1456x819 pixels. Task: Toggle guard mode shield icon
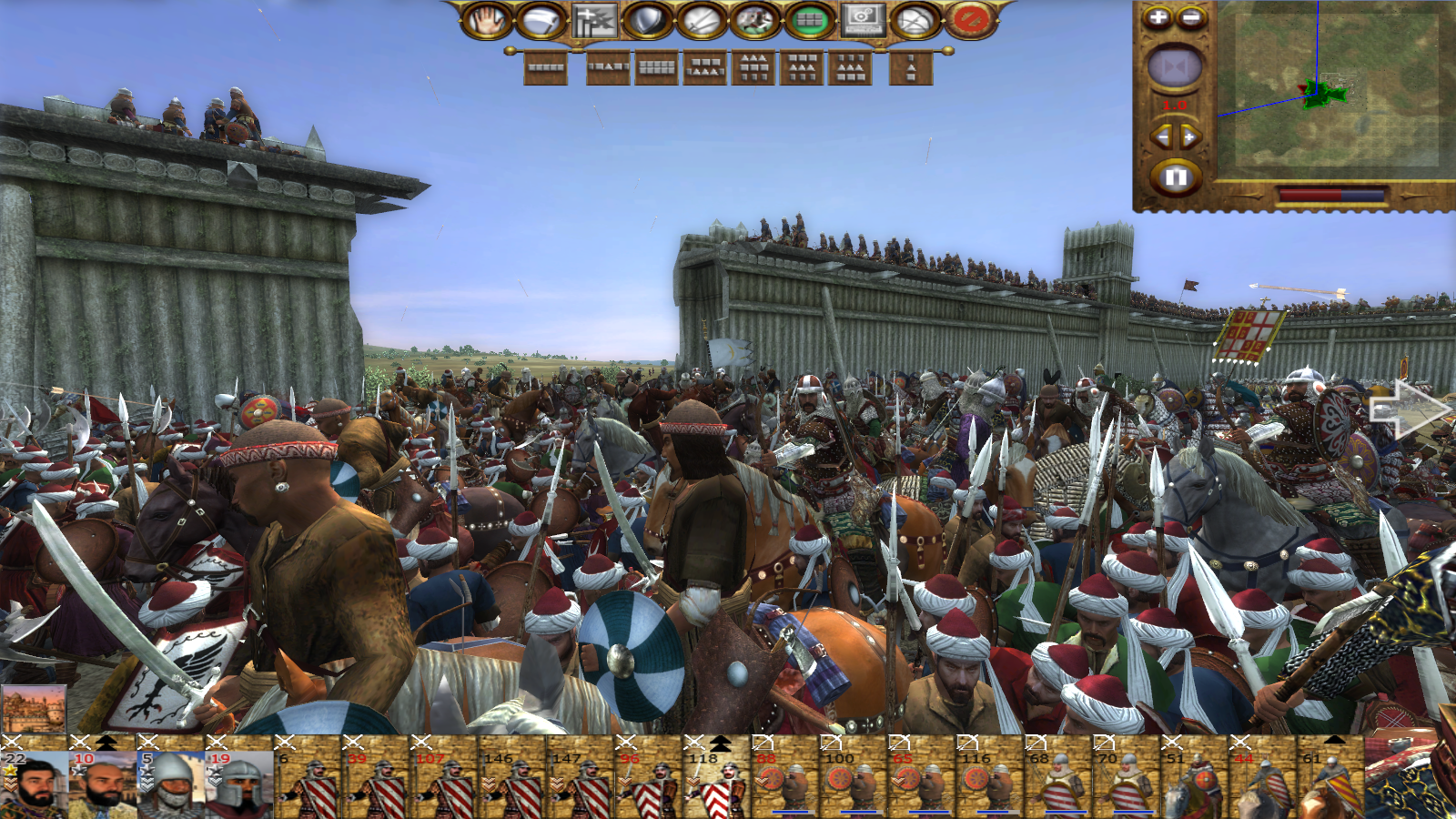click(x=648, y=20)
